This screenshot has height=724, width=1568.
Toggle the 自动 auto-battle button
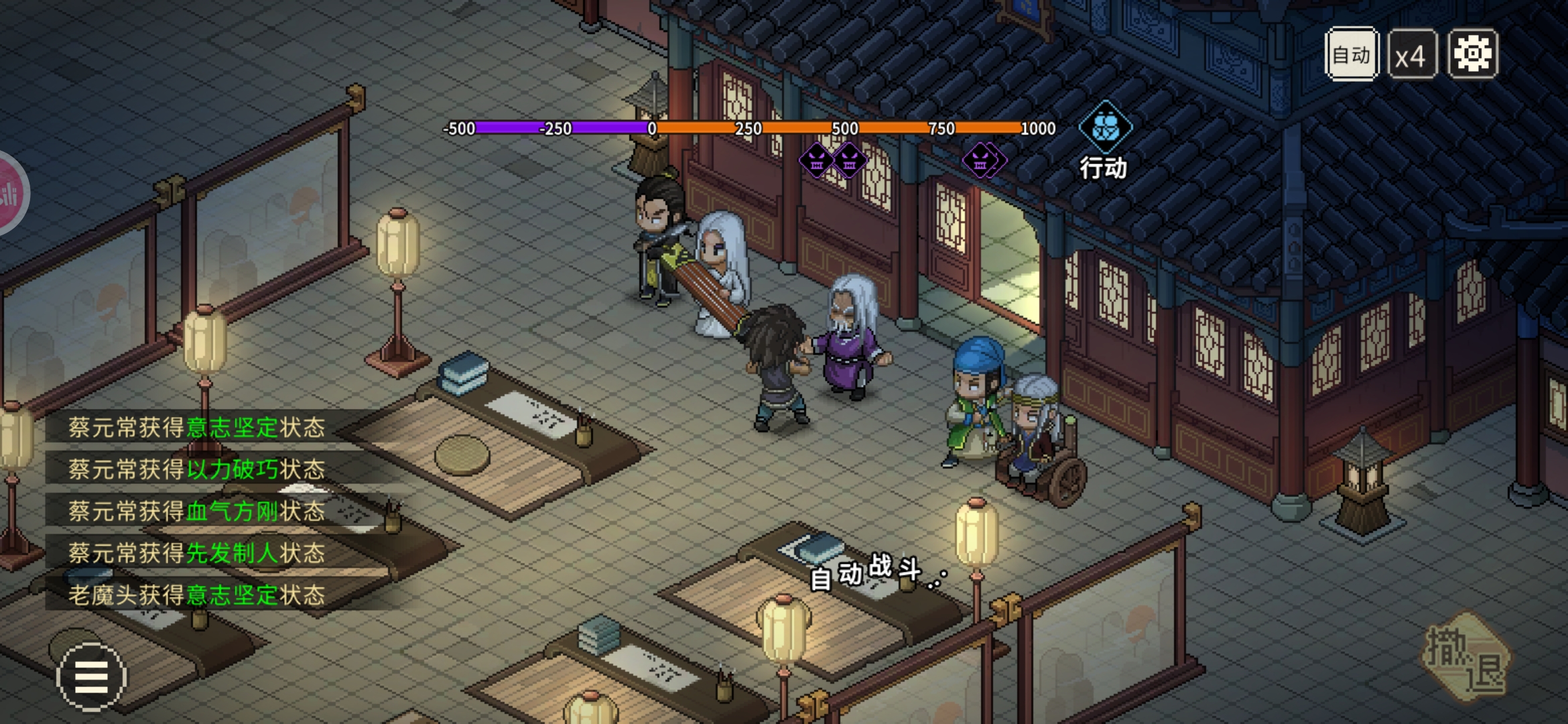pyautogui.click(x=1351, y=55)
